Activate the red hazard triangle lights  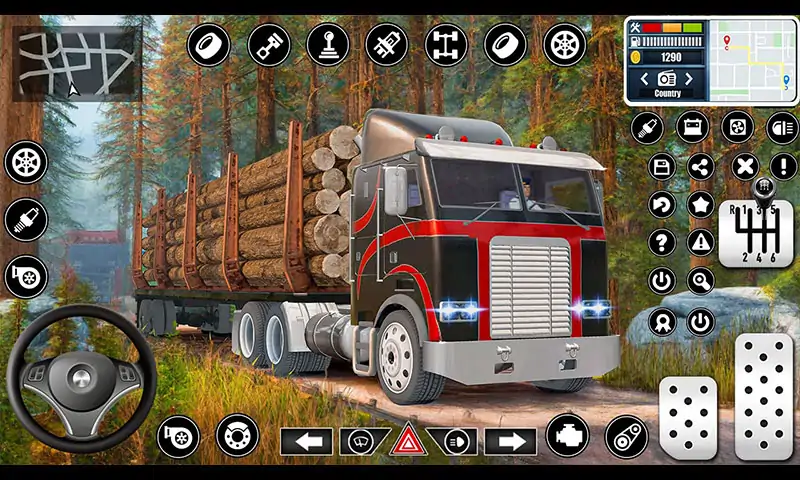[408, 441]
